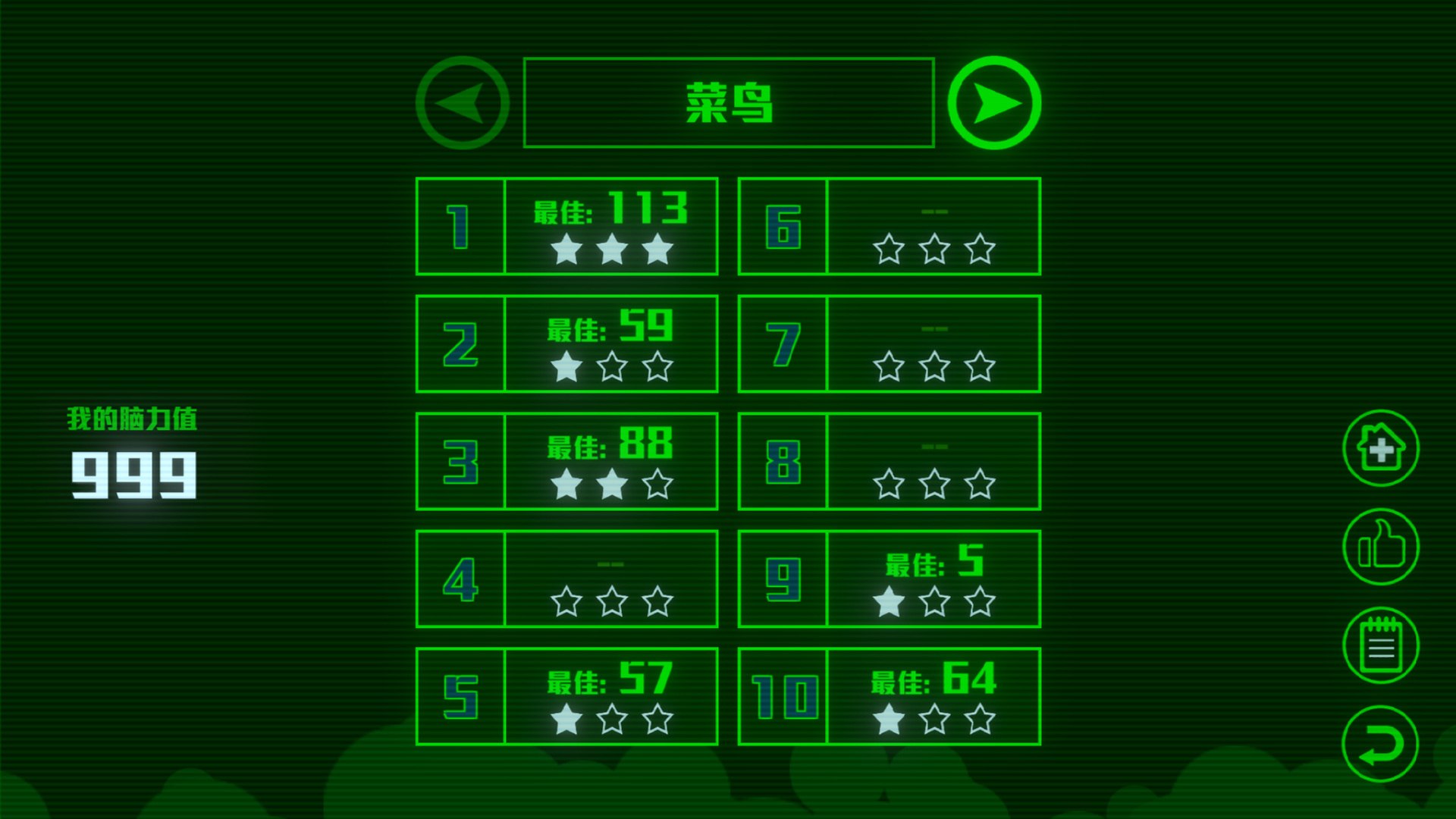
Task: Open the unplayed level 6
Action: (x=889, y=227)
